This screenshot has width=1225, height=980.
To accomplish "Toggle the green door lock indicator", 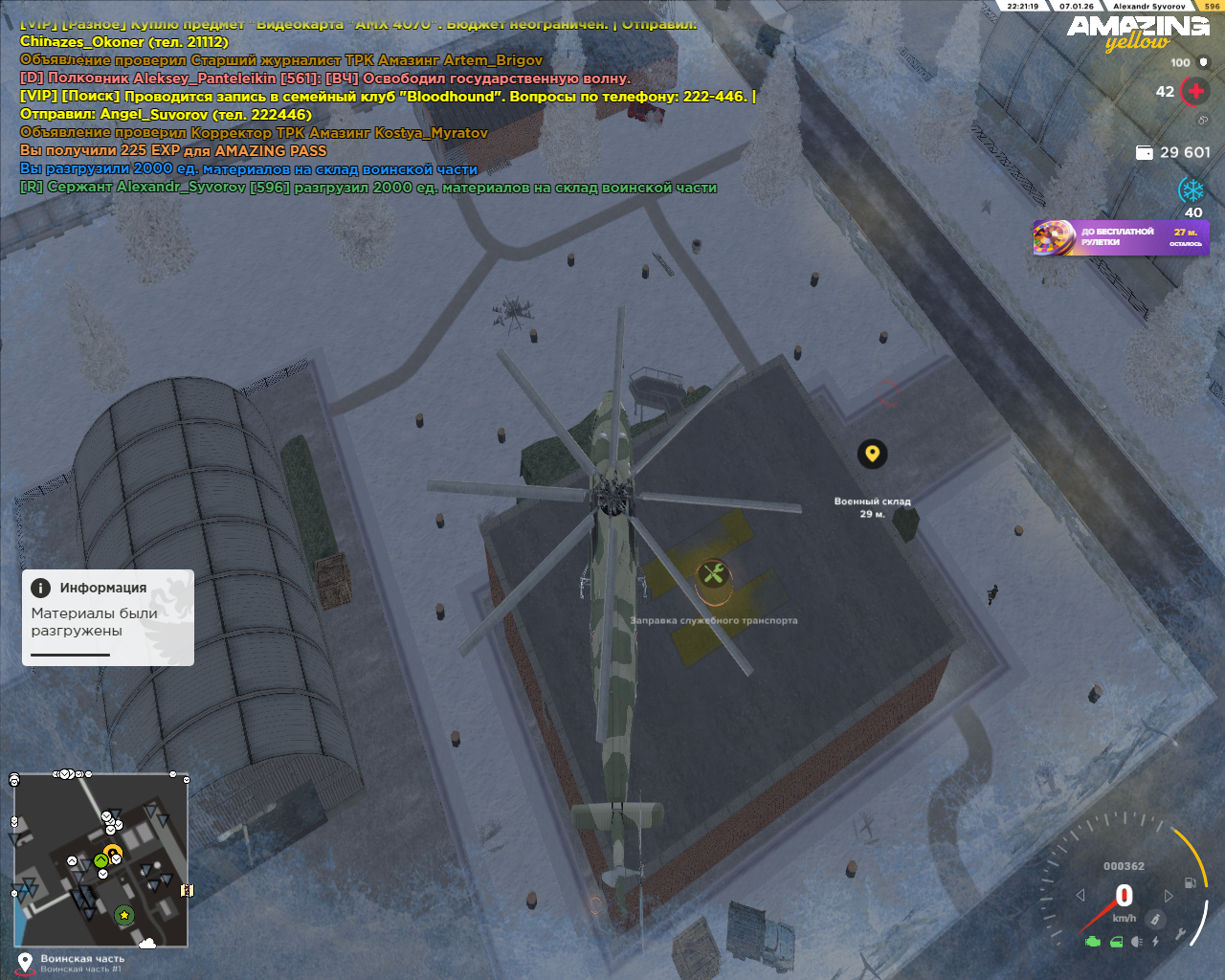I will (x=1116, y=942).
